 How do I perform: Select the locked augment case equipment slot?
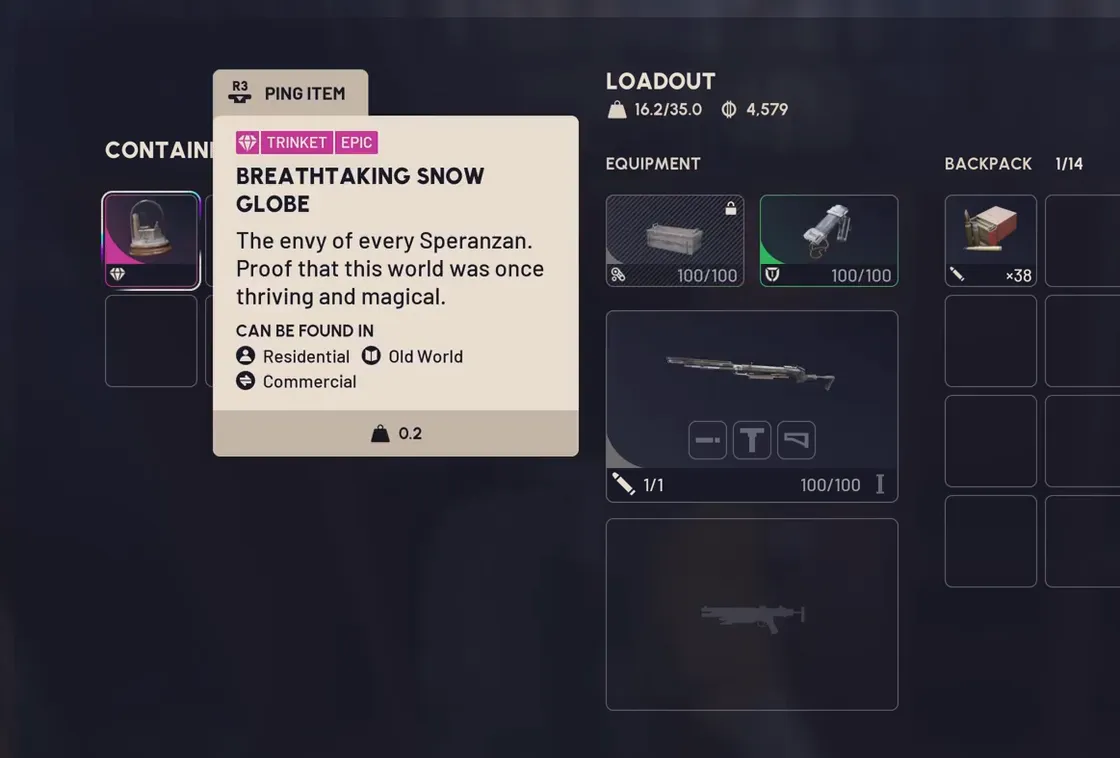tap(675, 240)
